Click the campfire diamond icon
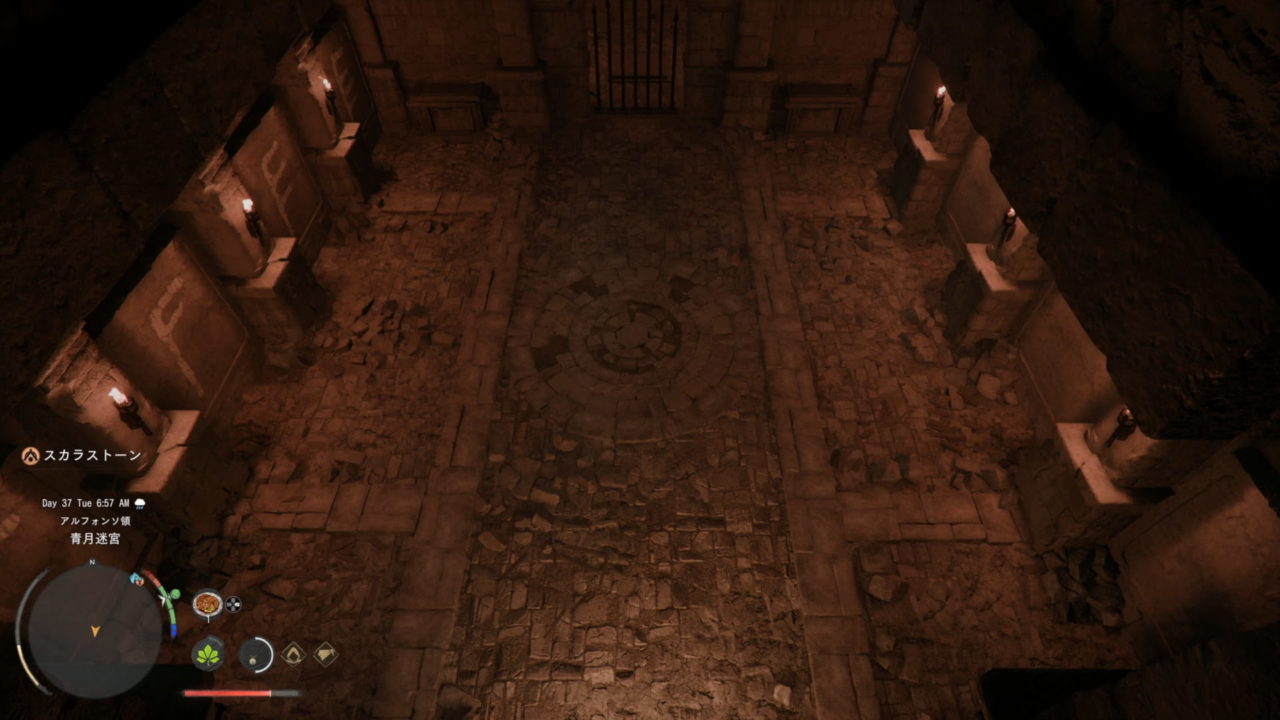 point(293,654)
